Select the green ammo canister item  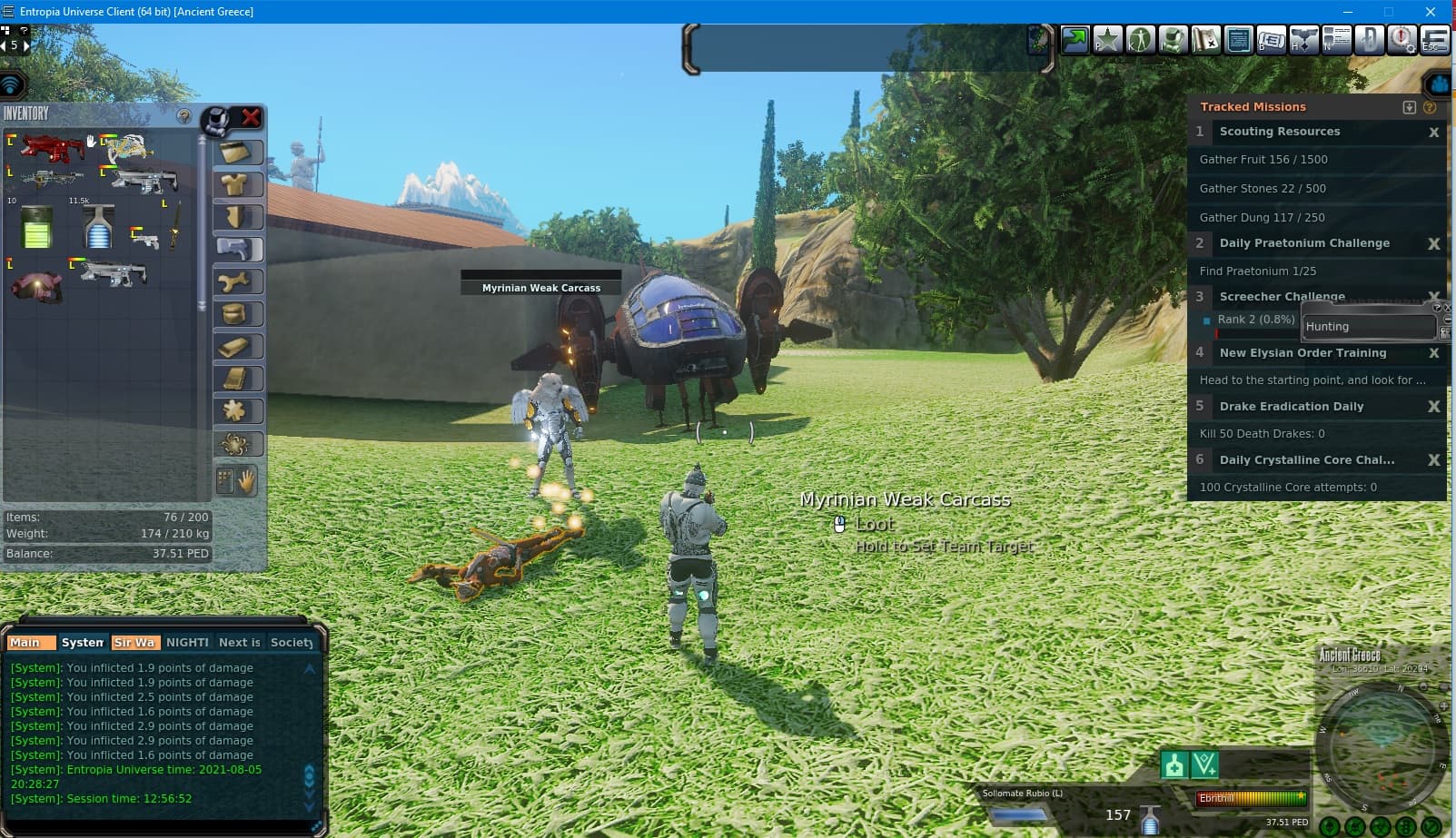36,227
